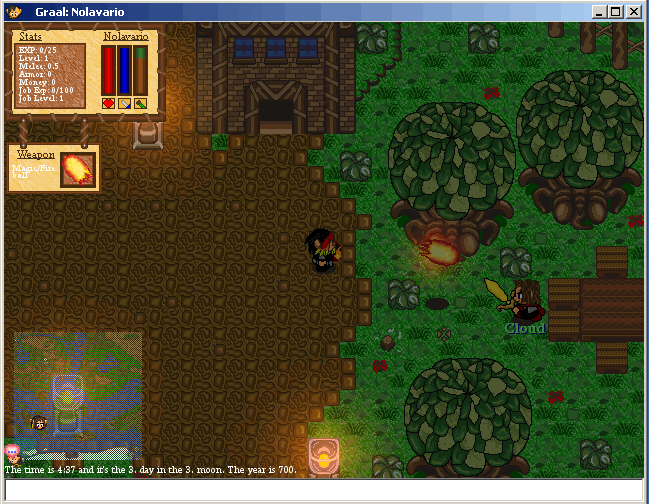Open the Stats panel heading
649x504 pixels.
29,36
